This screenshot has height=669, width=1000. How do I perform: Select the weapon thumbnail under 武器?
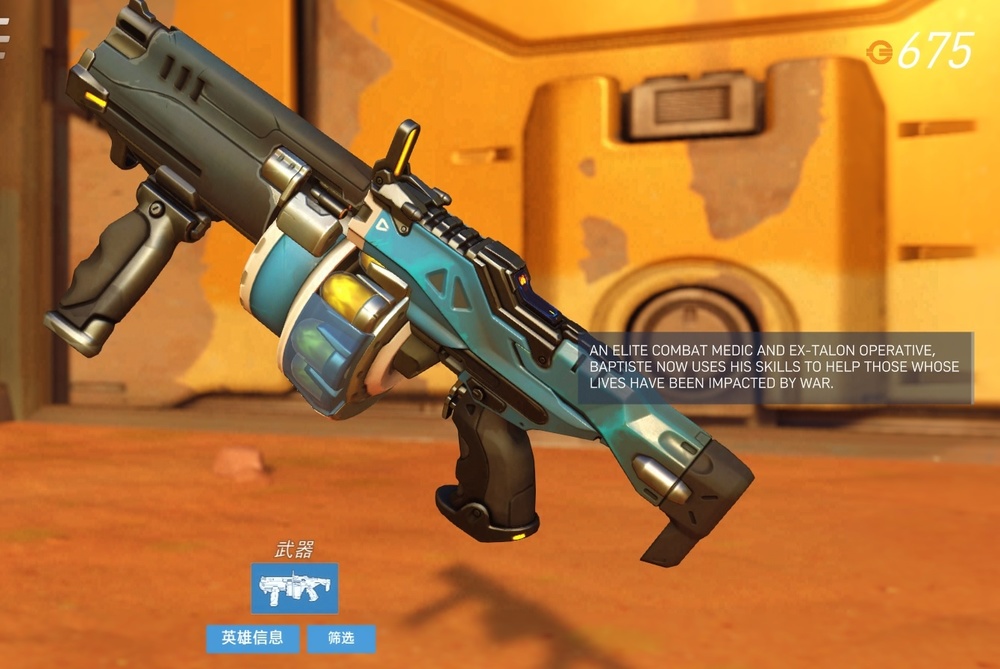[294, 588]
